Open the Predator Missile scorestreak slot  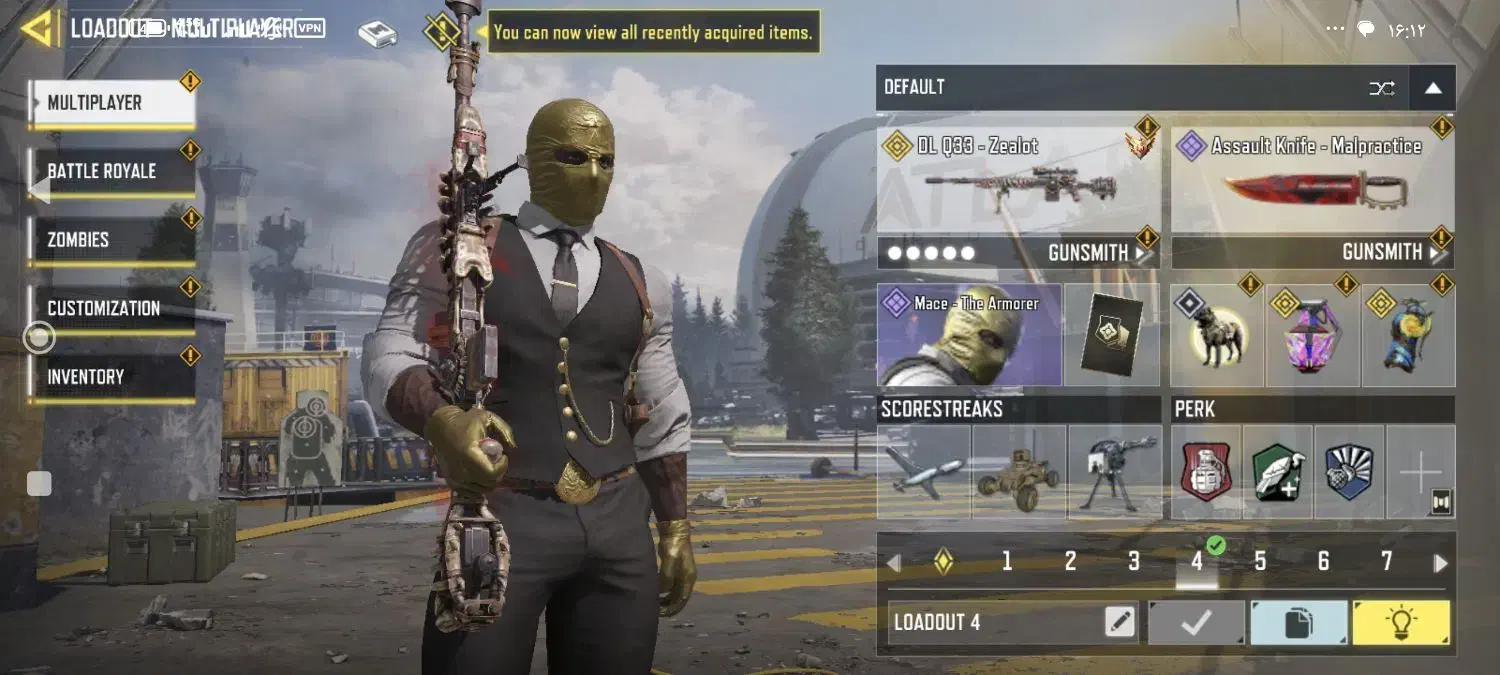(924, 472)
